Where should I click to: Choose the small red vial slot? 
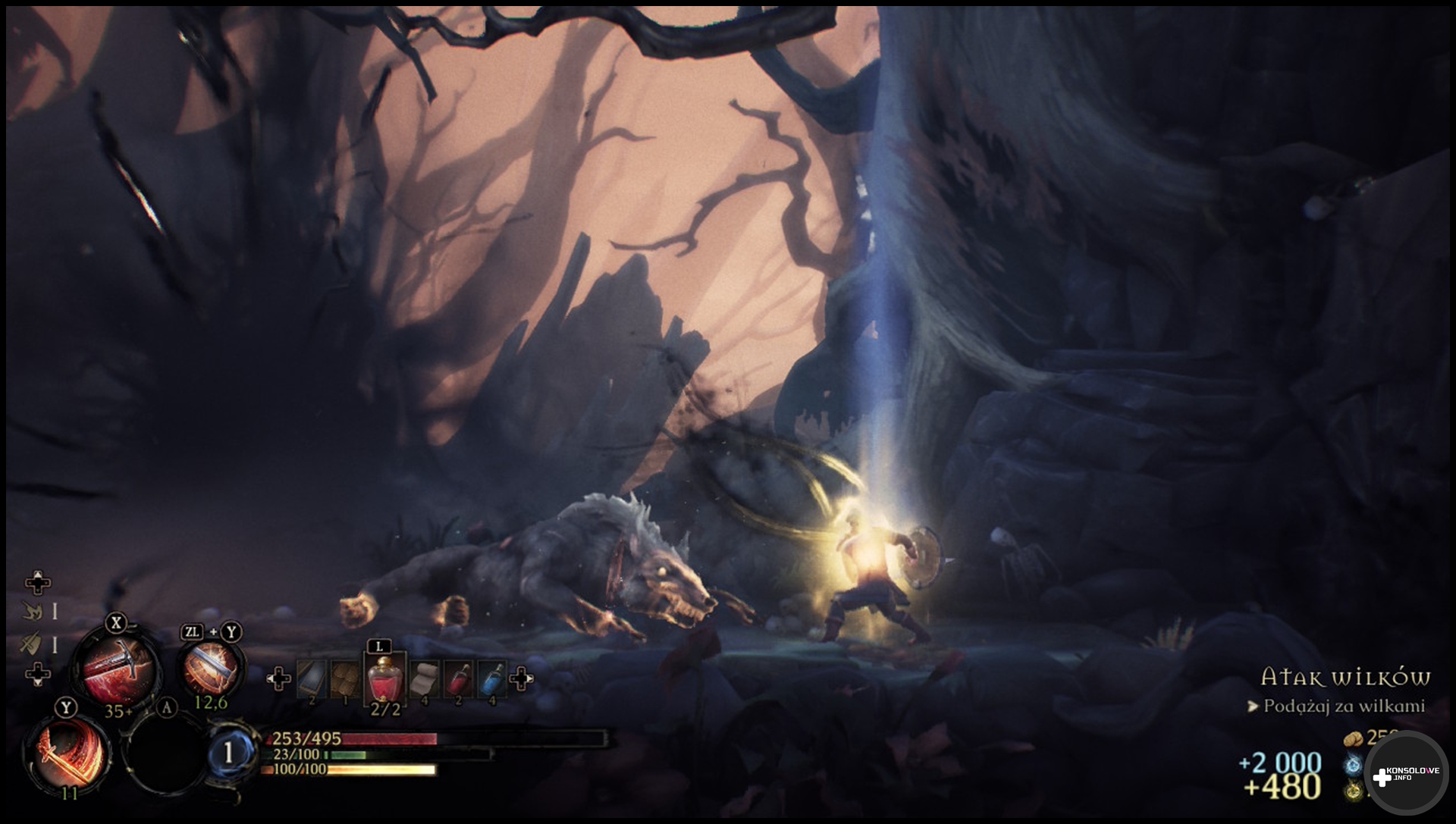click(x=458, y=679)
